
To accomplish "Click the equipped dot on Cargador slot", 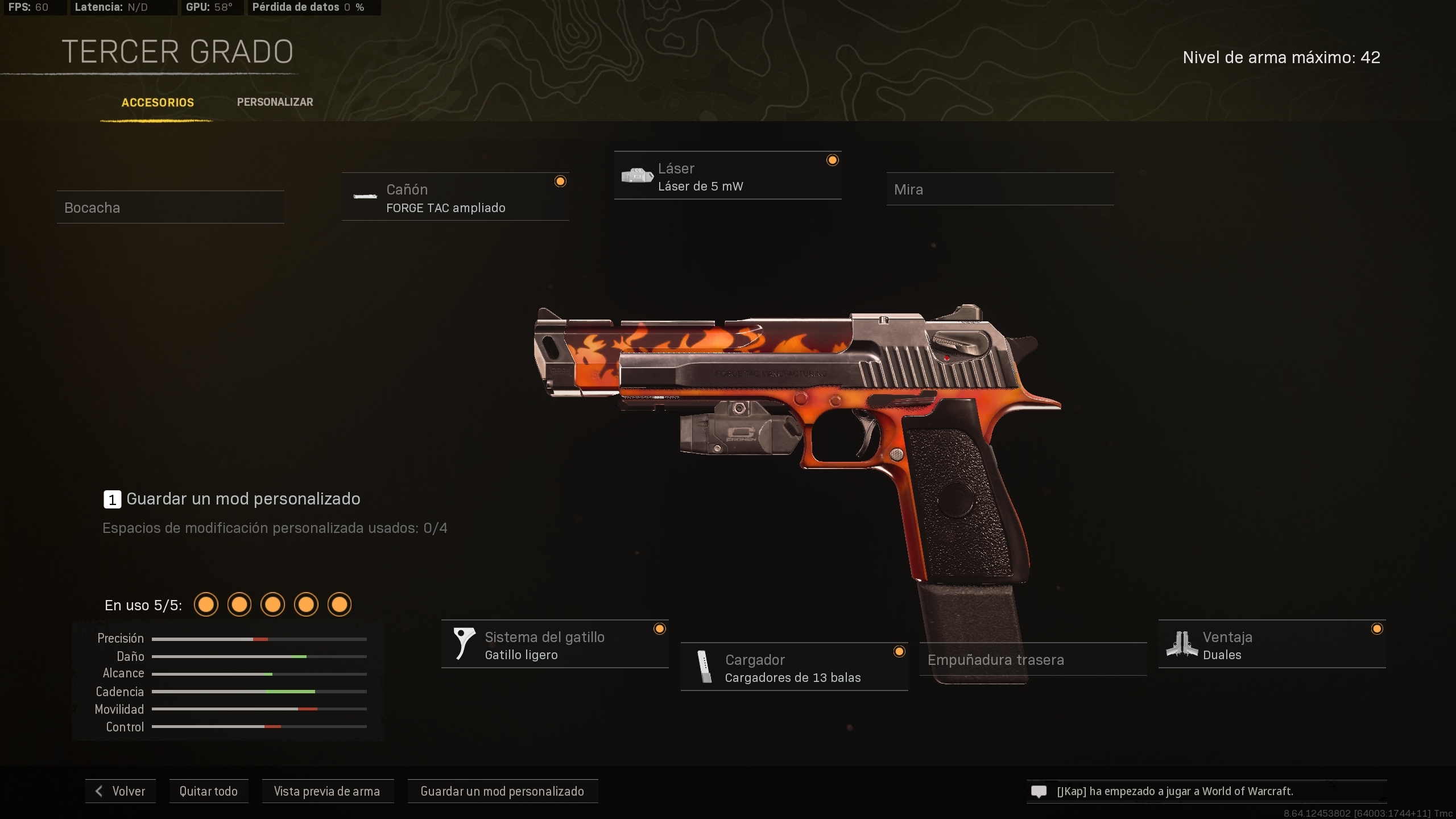I will pos(899,652).
